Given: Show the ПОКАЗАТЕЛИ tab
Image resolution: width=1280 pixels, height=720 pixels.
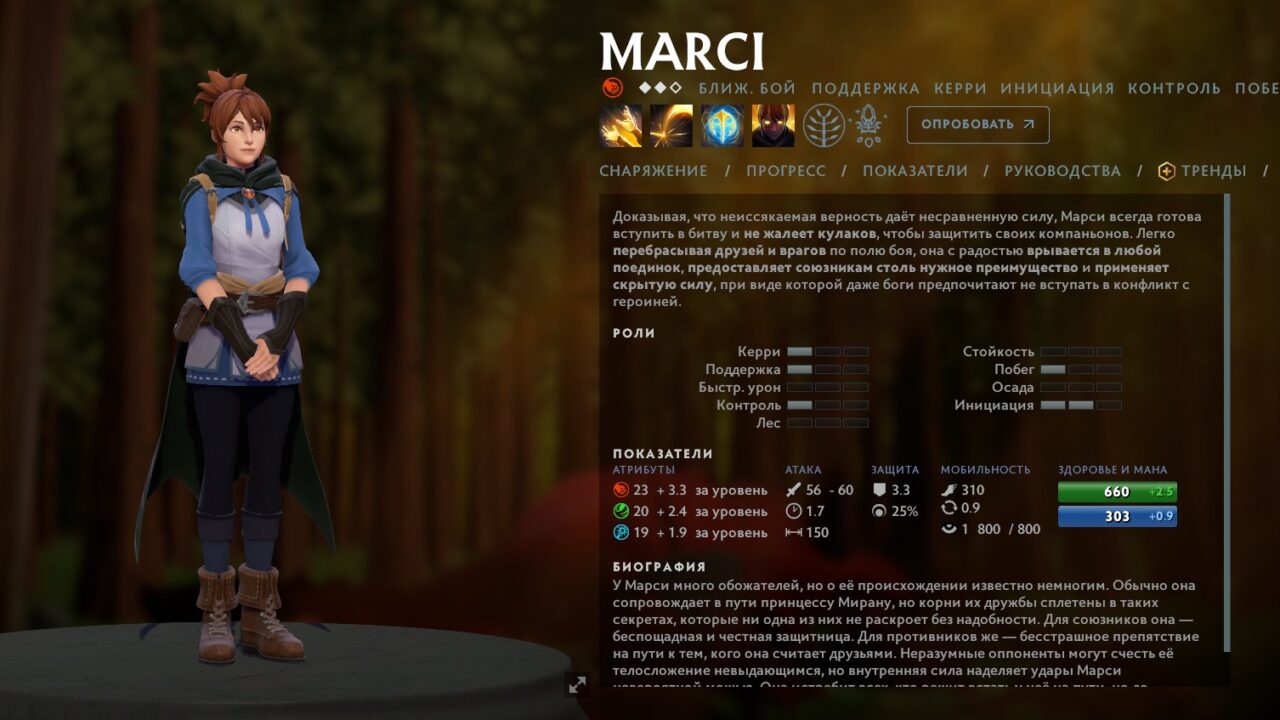Looking at the screenshot, I should tap(915, 171).
